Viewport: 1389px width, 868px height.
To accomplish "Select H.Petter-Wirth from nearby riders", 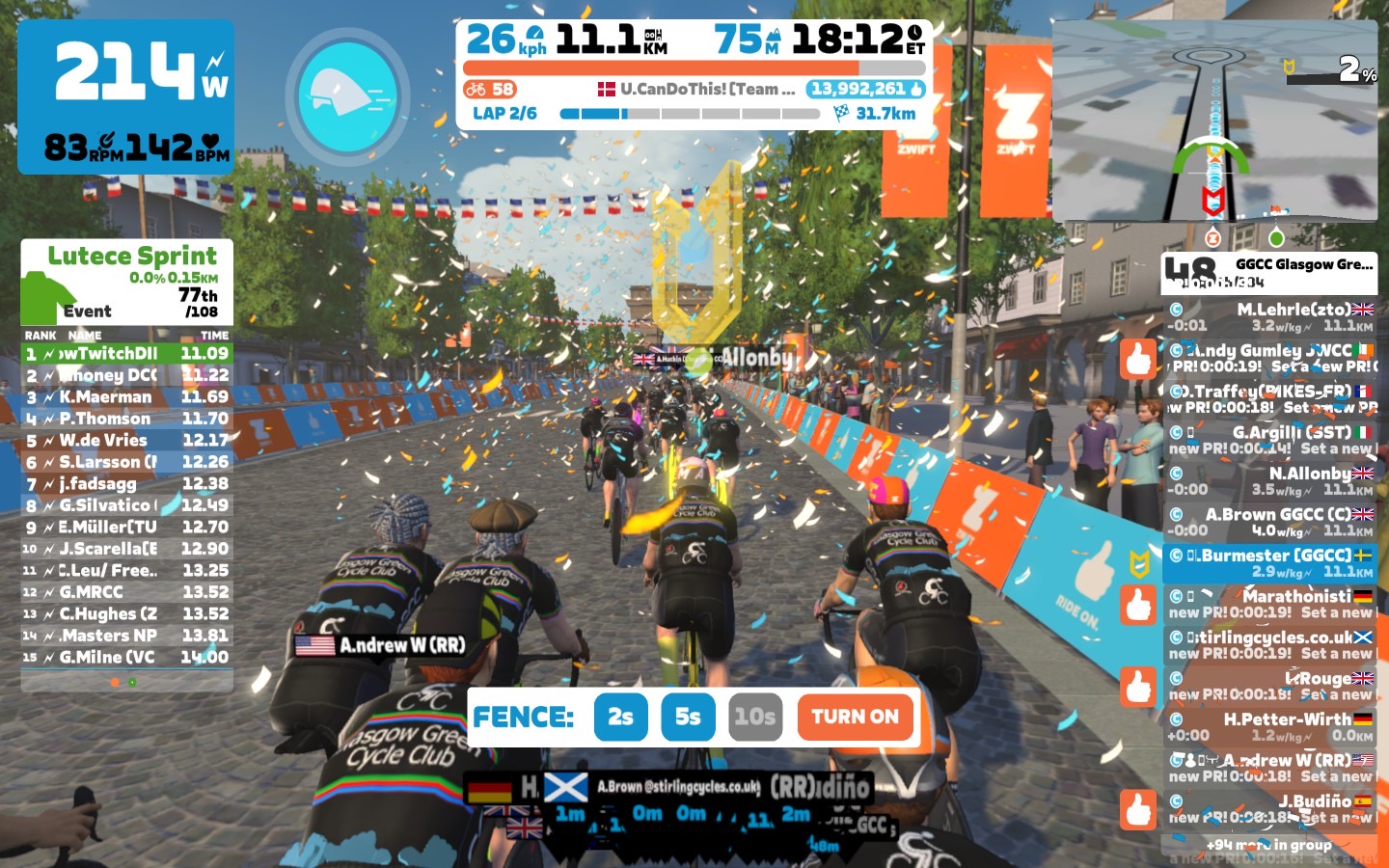I will coord(1269,727).
